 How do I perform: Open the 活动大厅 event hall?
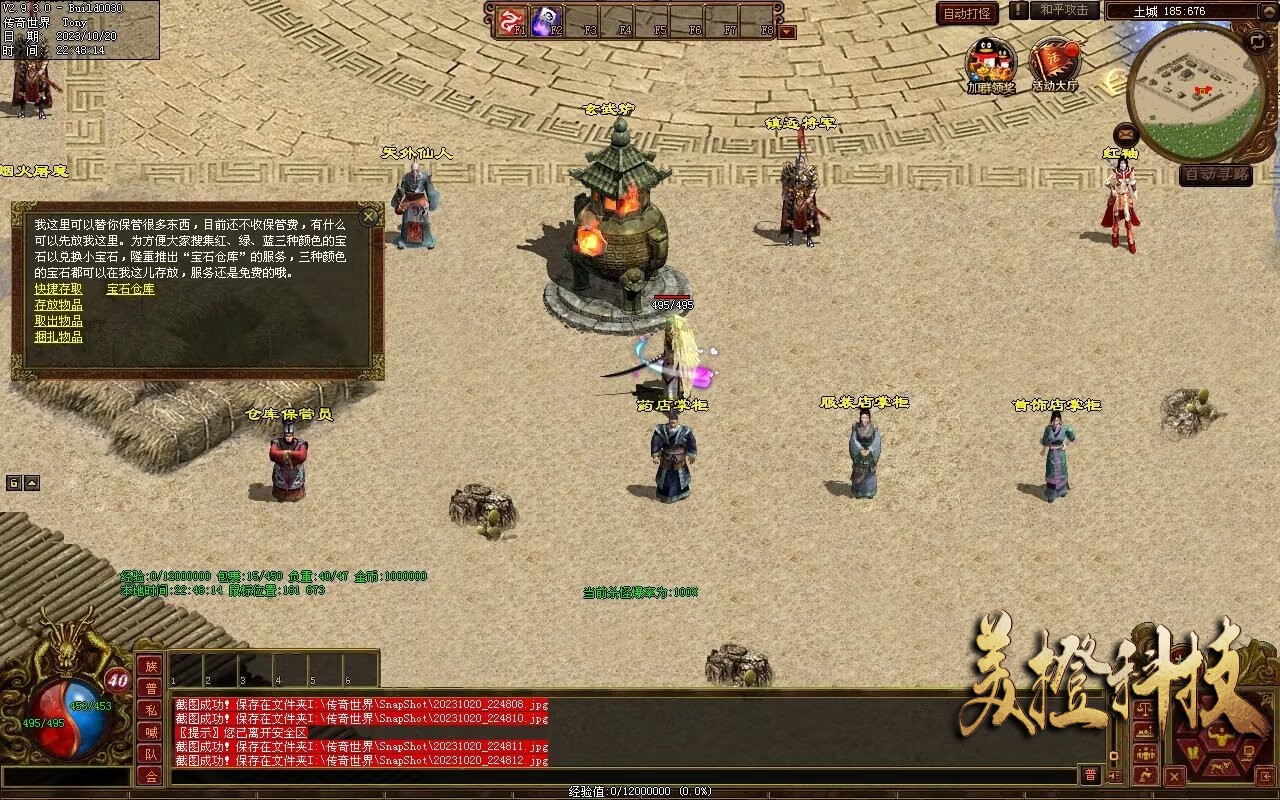(x=1054, y=63)
